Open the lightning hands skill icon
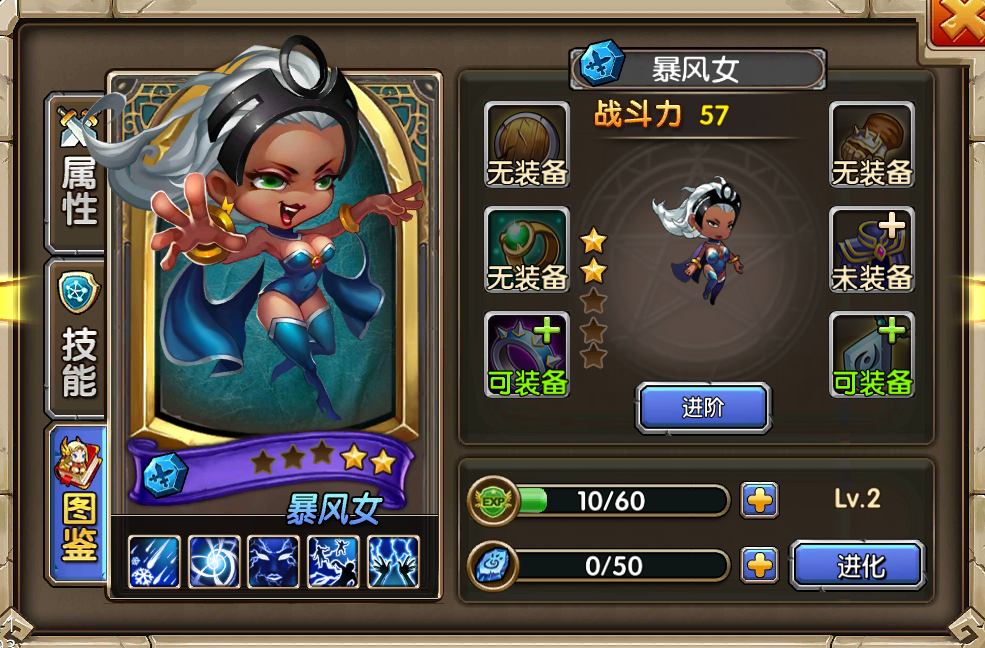Viewport: 985px width, 648px height. click(393, 562)
